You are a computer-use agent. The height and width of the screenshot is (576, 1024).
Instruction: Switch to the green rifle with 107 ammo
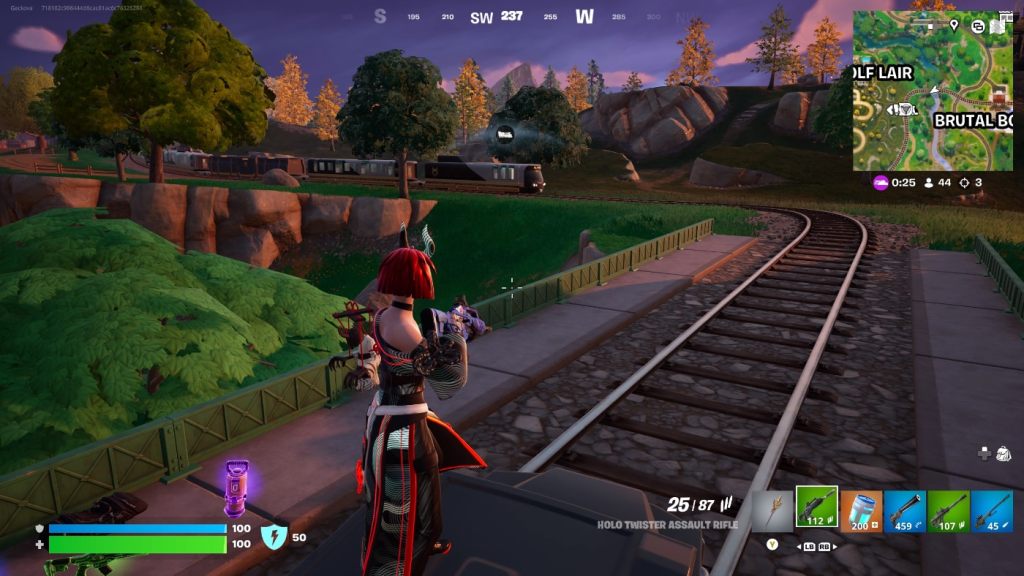948,510
